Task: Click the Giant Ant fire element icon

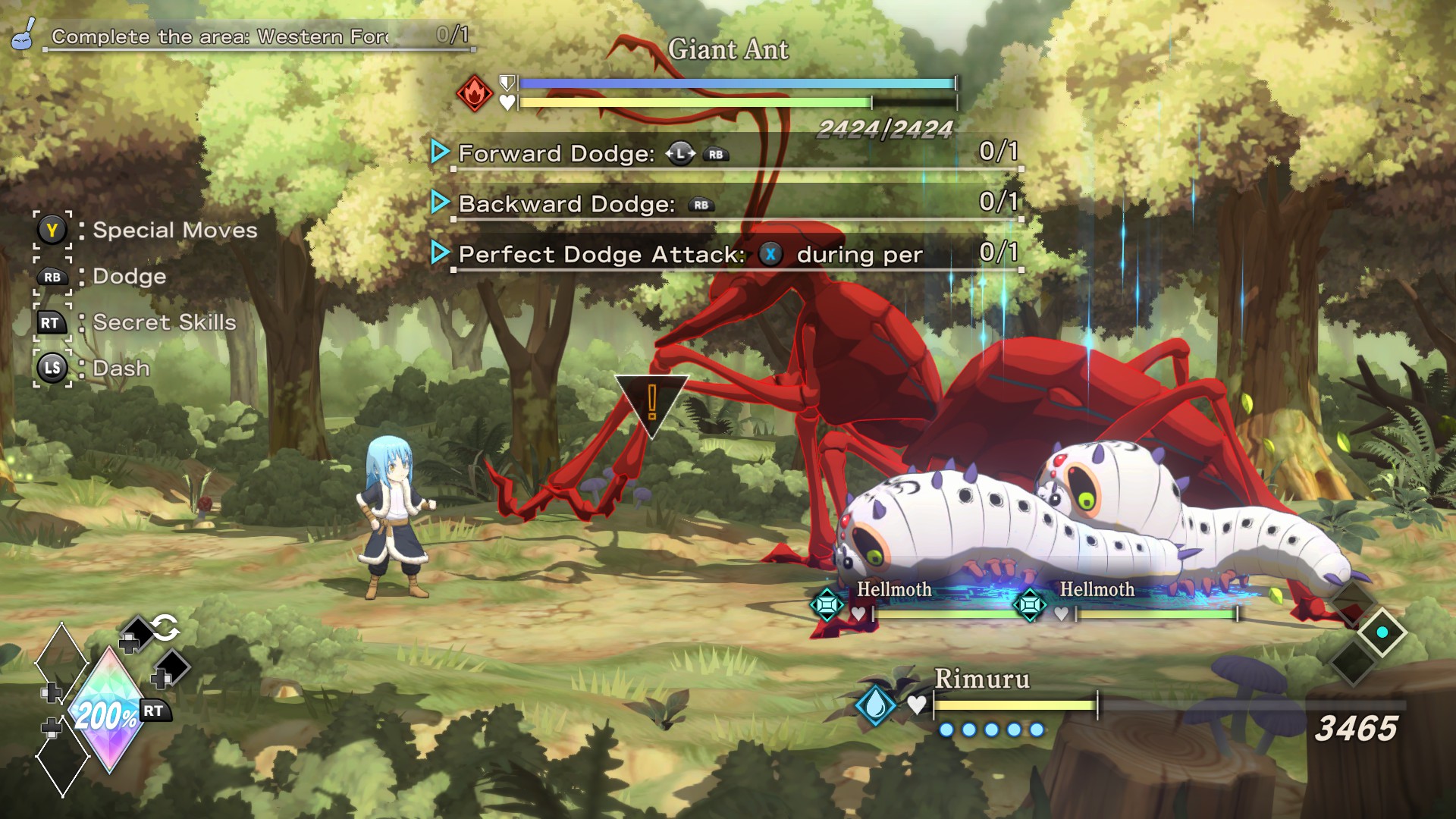Action: click(475, 93)
